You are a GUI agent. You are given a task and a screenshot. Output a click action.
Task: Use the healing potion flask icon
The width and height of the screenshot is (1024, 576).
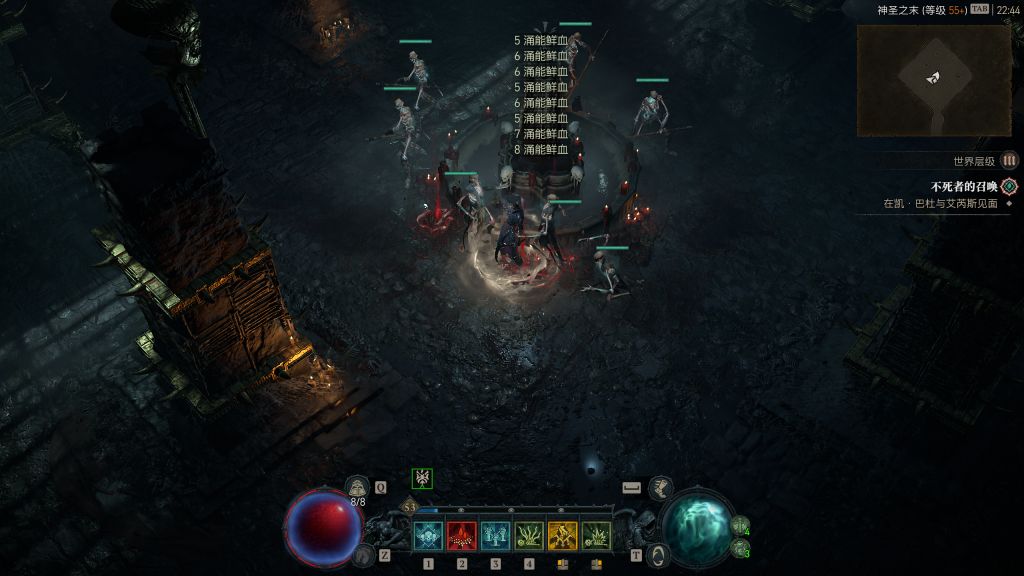pyautogui.click(x=357, y=487)
